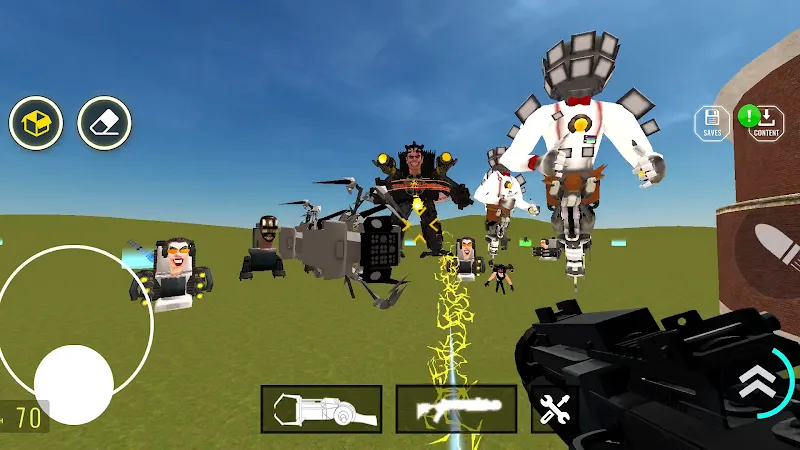
Task: Select the rifle weapon slot
Action: tap(456, 409)
